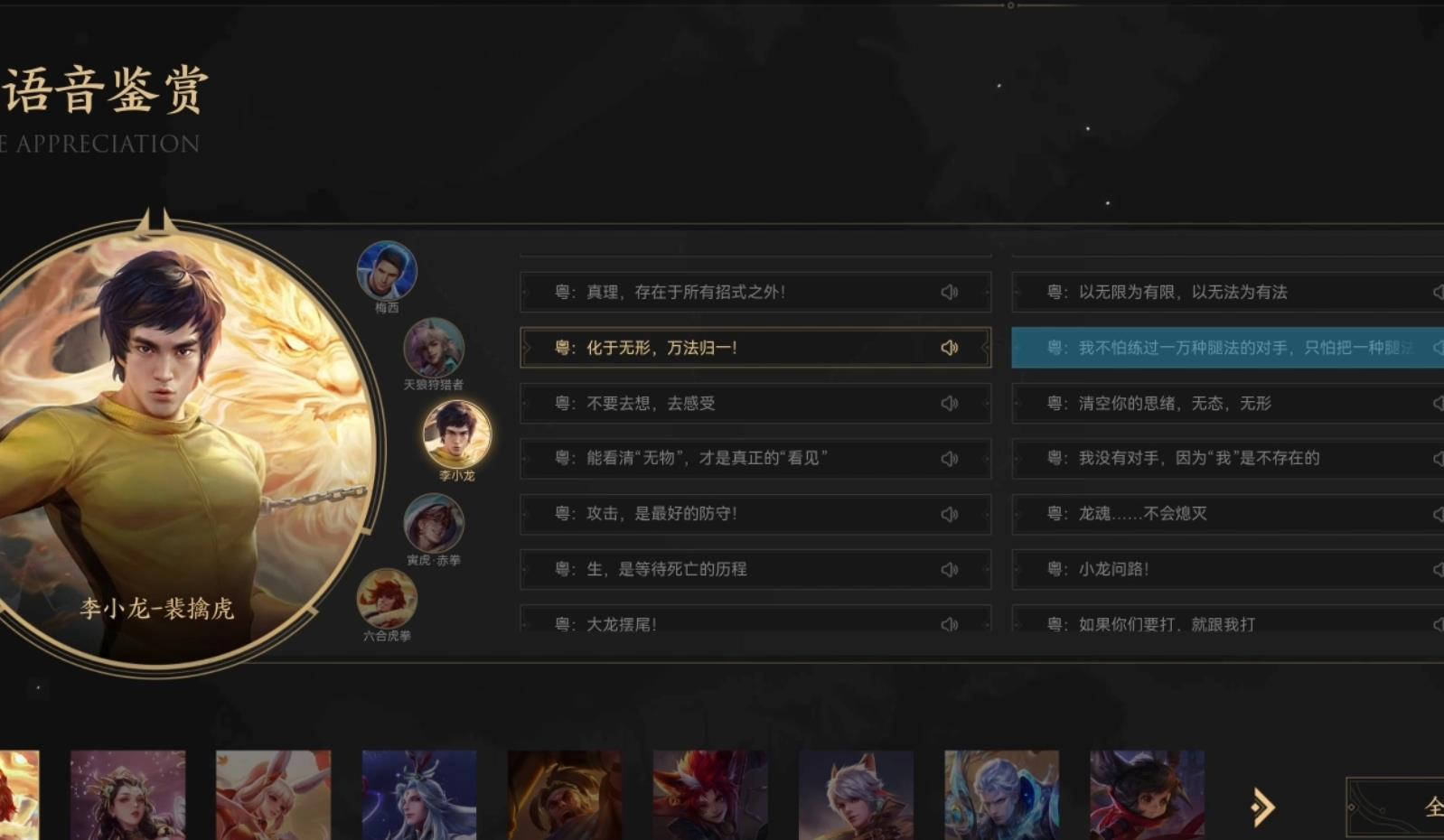1444x840 pixels.
Task: Select the 李小龙 hero avatar
Action: (x=456, y=433)
